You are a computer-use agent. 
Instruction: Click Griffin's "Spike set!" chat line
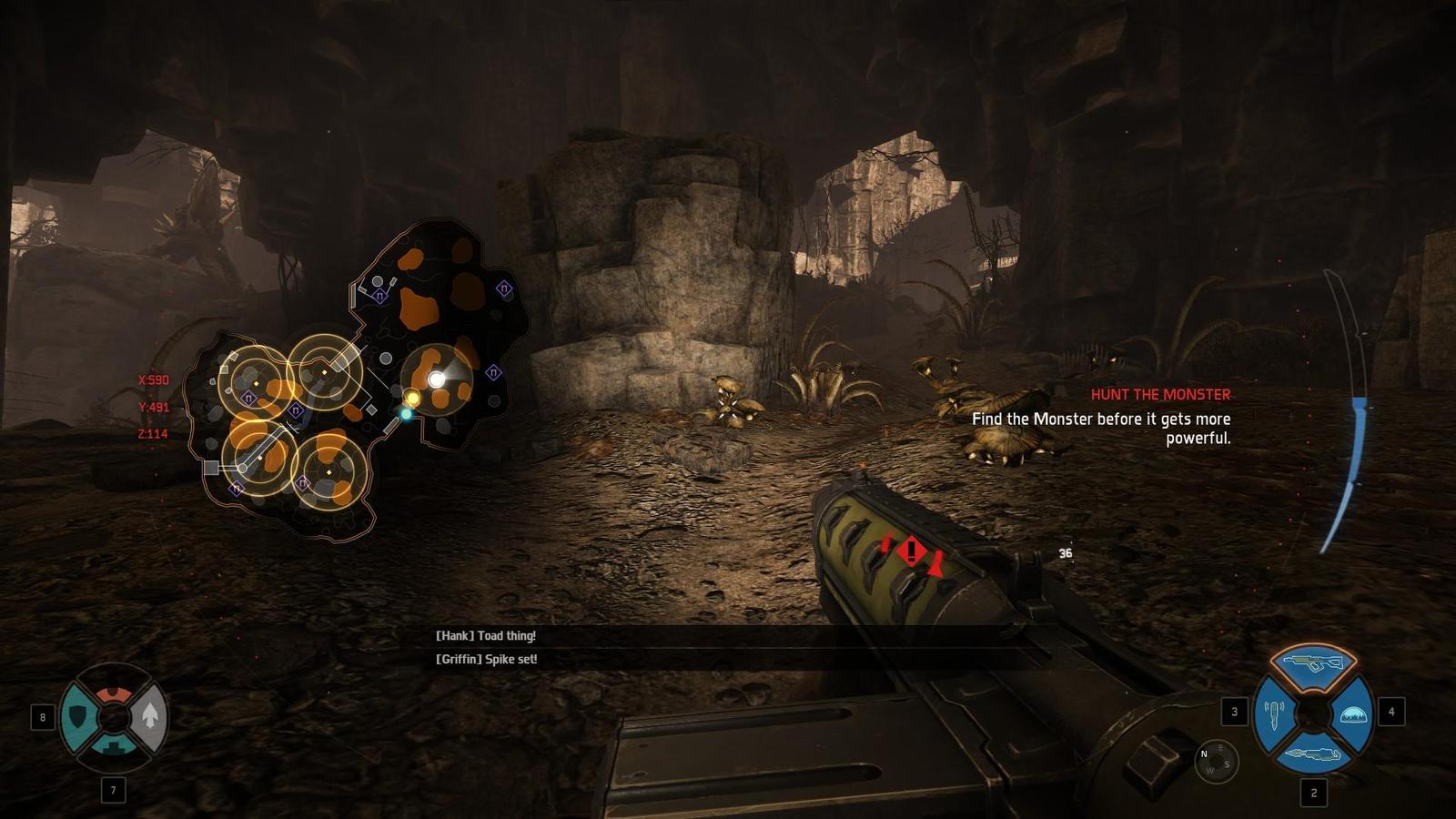[486, 659]
